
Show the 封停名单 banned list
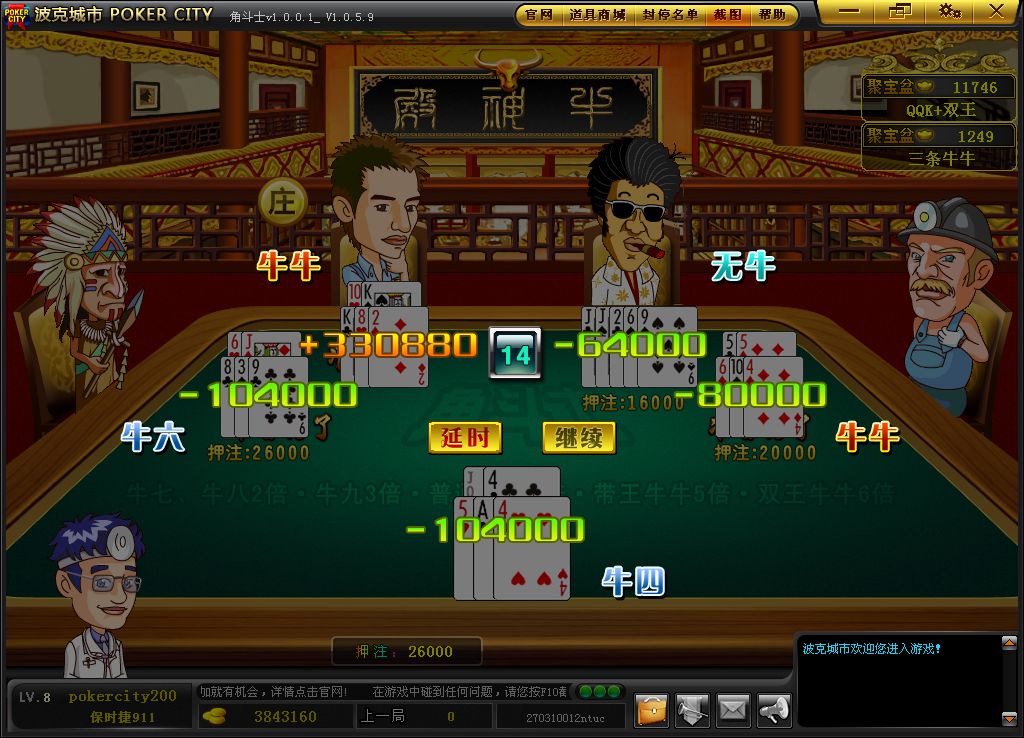[x=670, y=15]
